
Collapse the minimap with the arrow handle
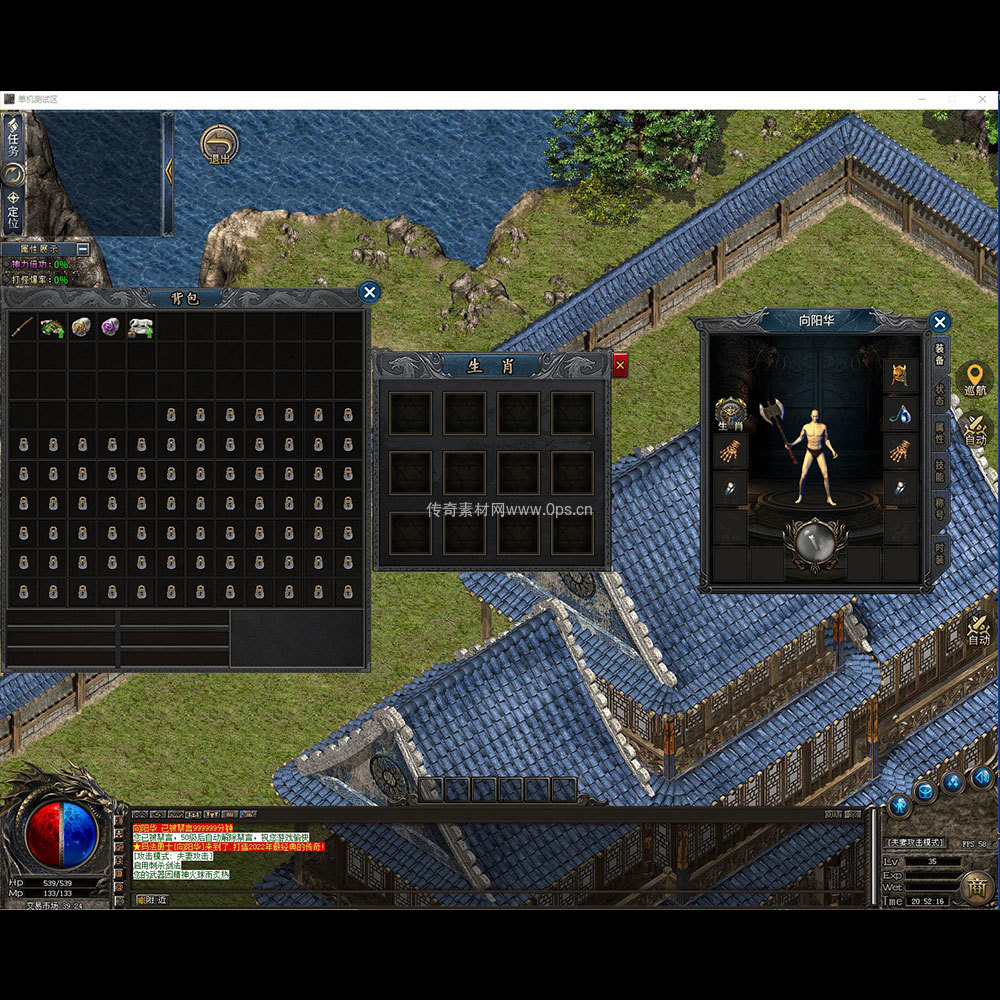coord(169,172)
